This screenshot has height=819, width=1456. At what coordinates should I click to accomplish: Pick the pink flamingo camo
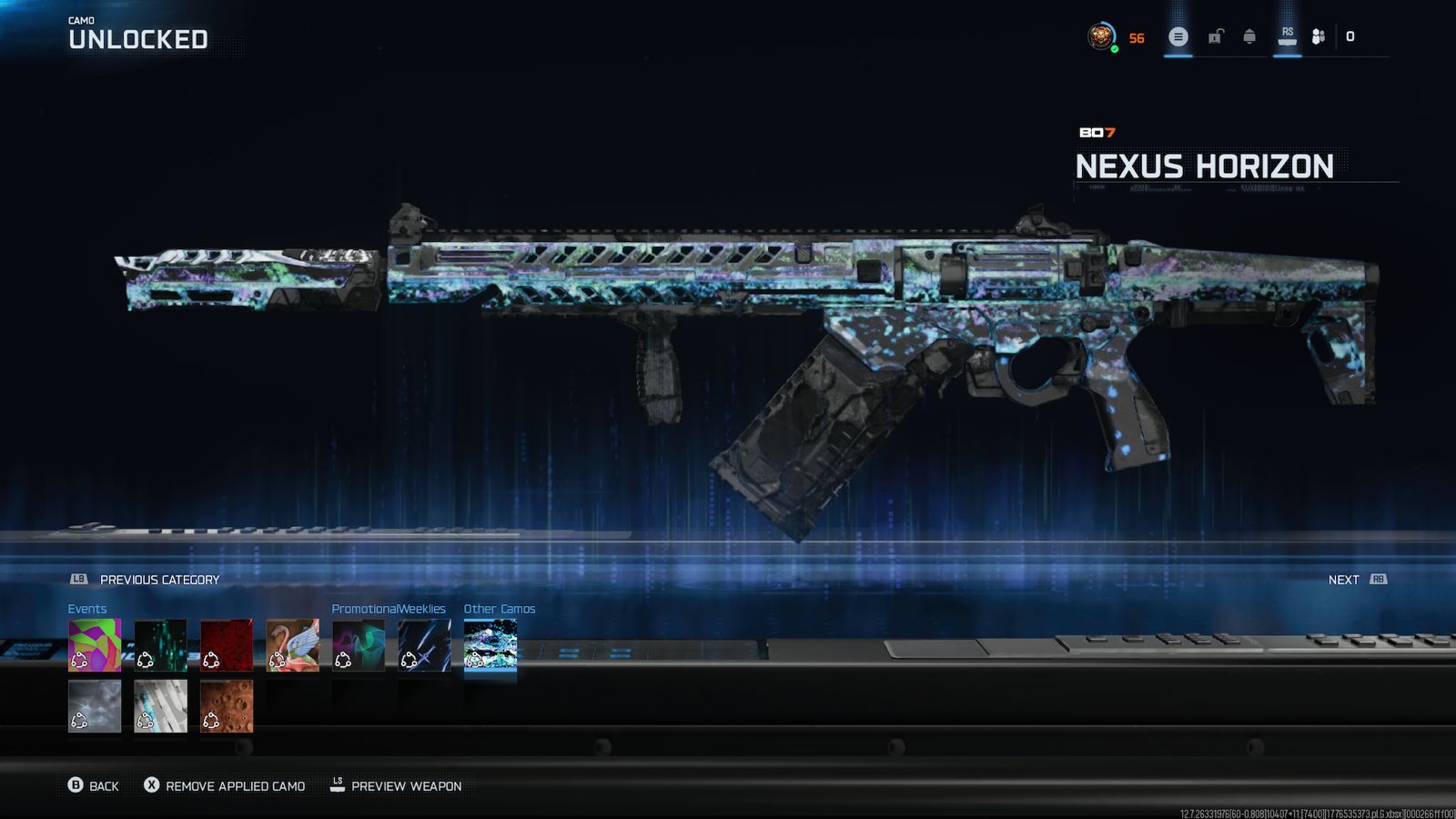pyautogui.click(x=292, y=645)
